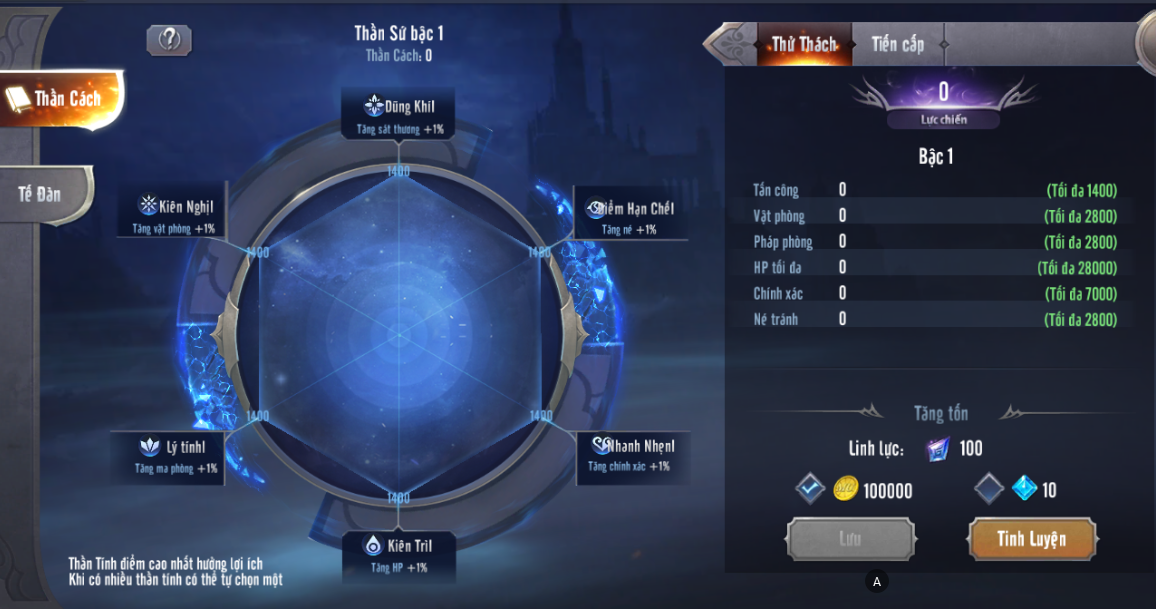The height and width of the screenshot is (609, 1156).
Task: Toggle the gold coin 100000 cost checkbox
Action: click(810, 489)
